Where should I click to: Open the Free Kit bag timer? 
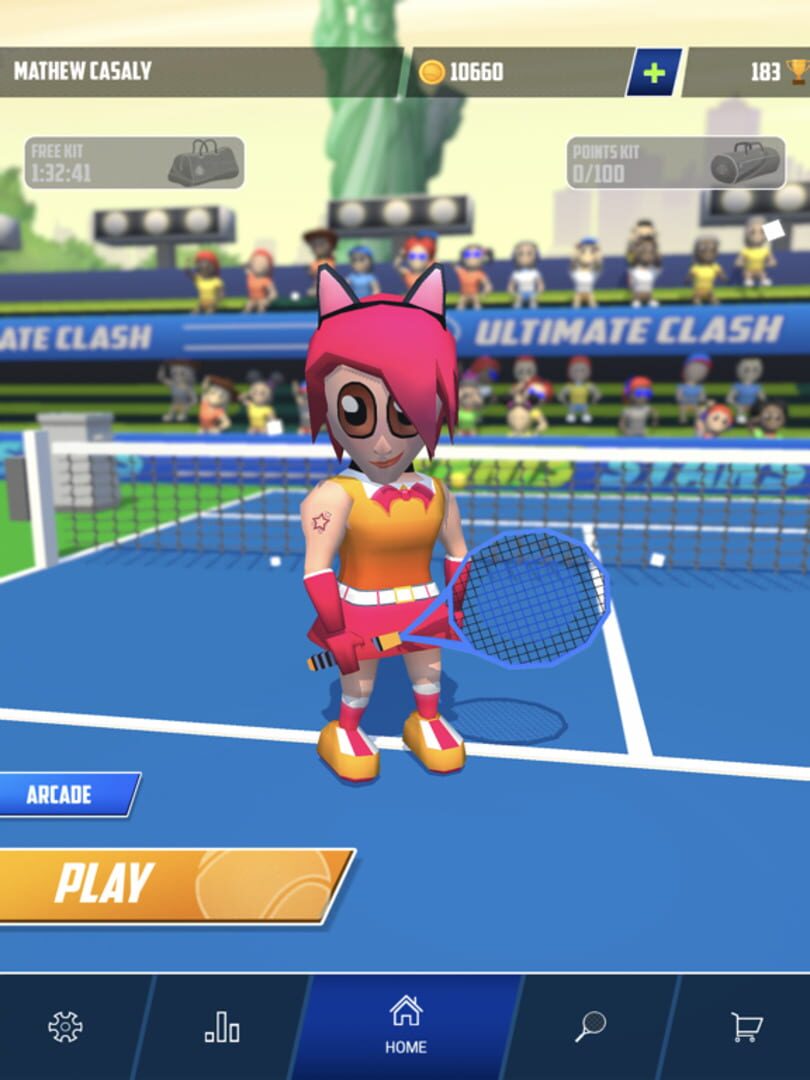(x=134, y=163)
